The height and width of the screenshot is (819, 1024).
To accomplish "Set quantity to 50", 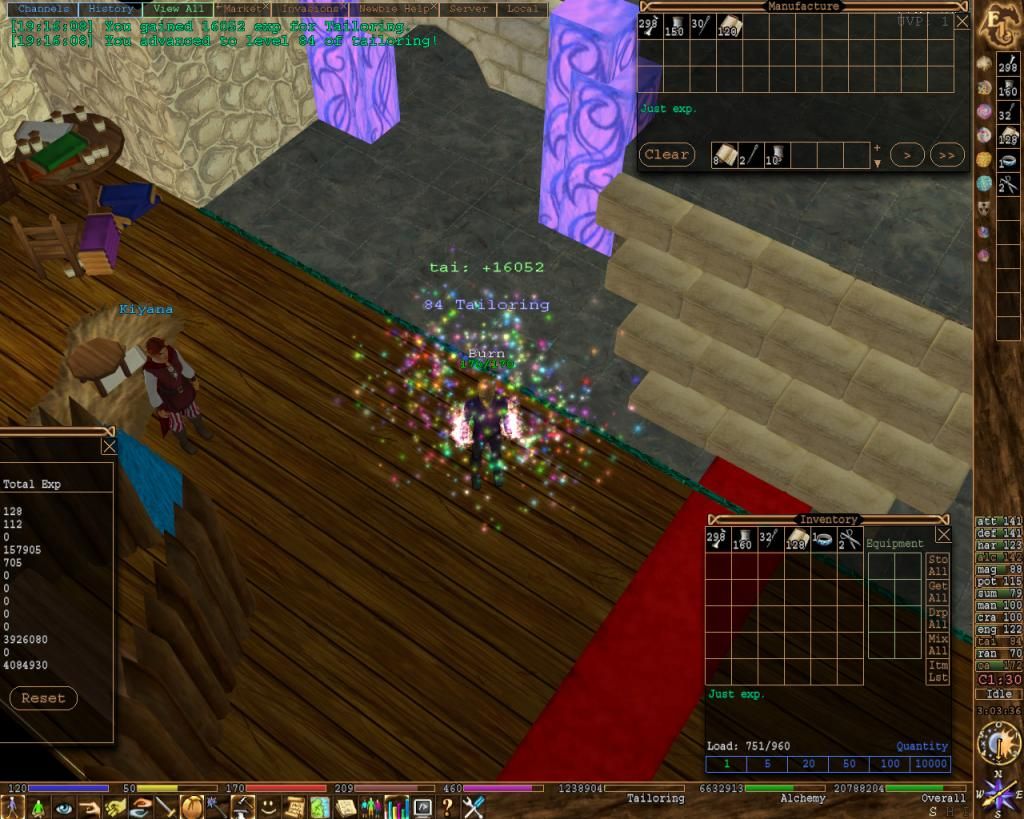I will coord(849,764).
